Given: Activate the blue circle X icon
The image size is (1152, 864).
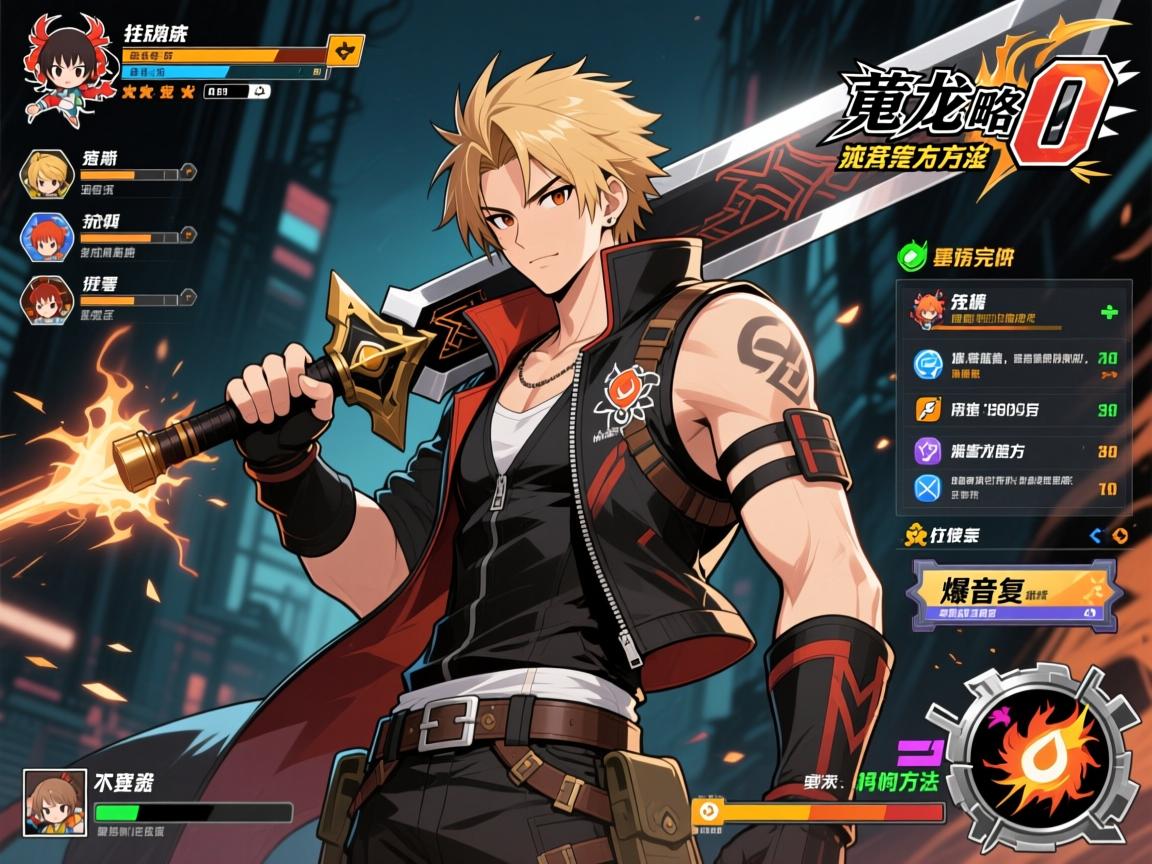Looking at the screenshot, I should pos(927,489).
